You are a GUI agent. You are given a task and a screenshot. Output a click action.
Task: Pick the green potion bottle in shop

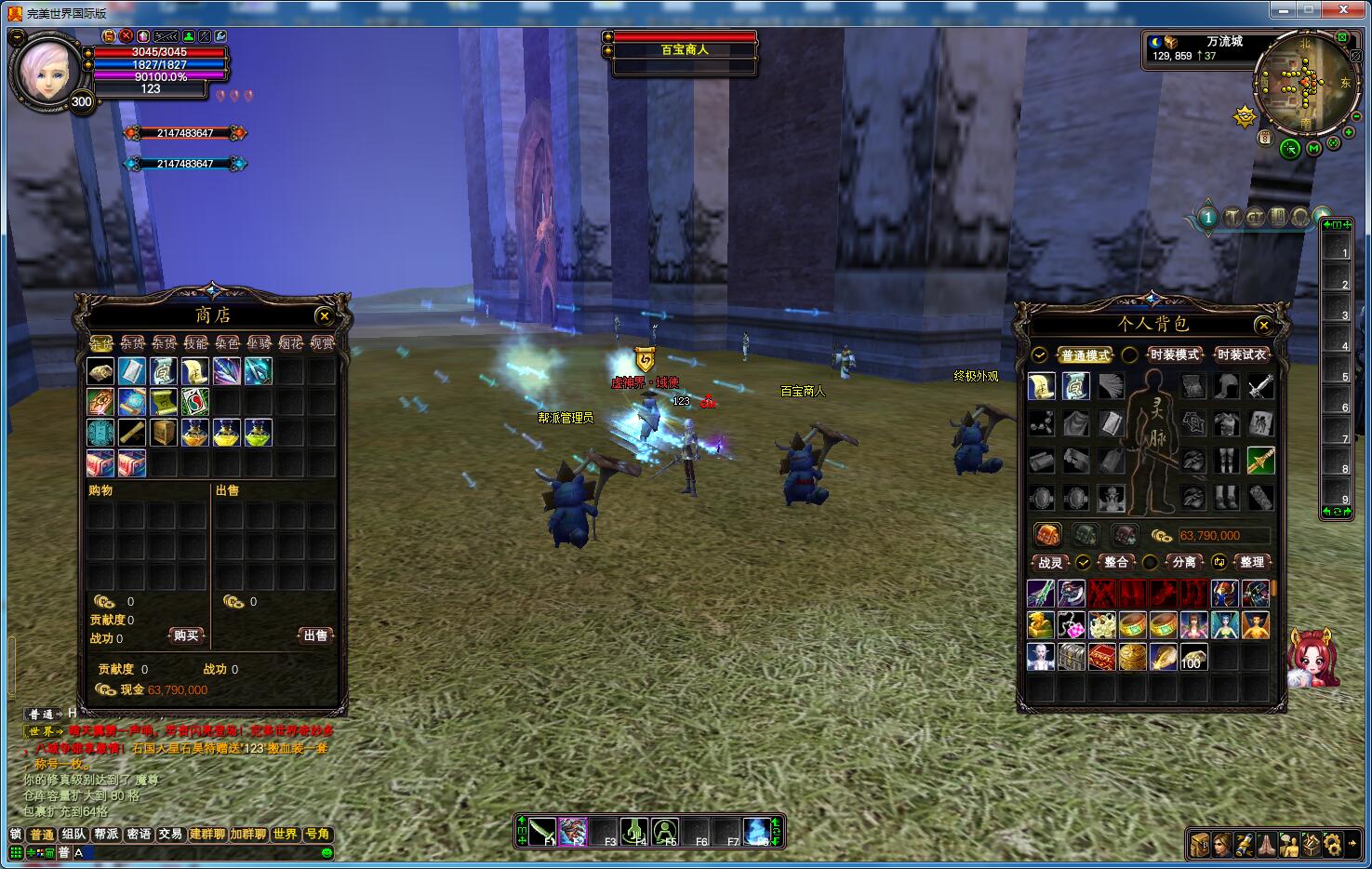(258, 433)
